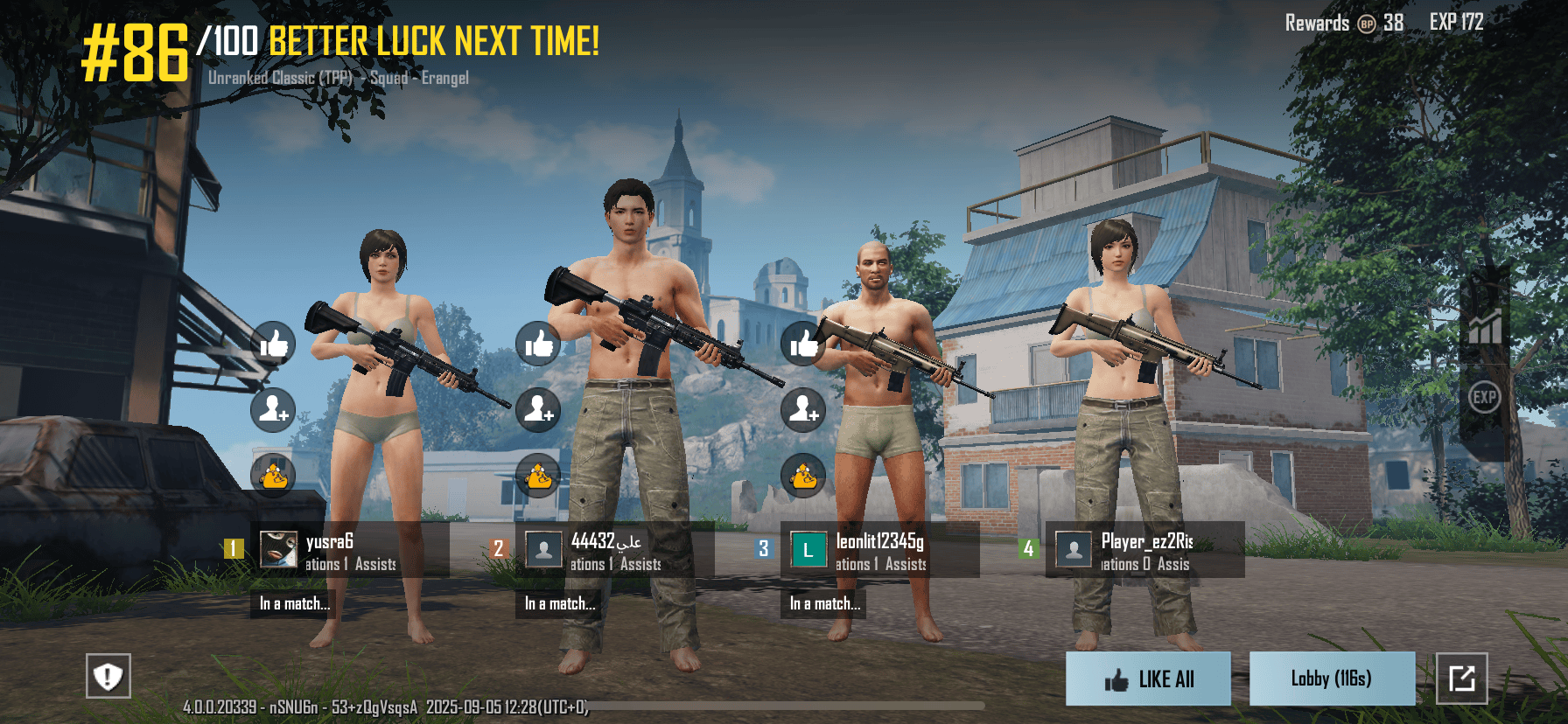Viewport: 1568px width, 724px height.
Task: View leonlit12345g's player card
Action: click(880, 550)
